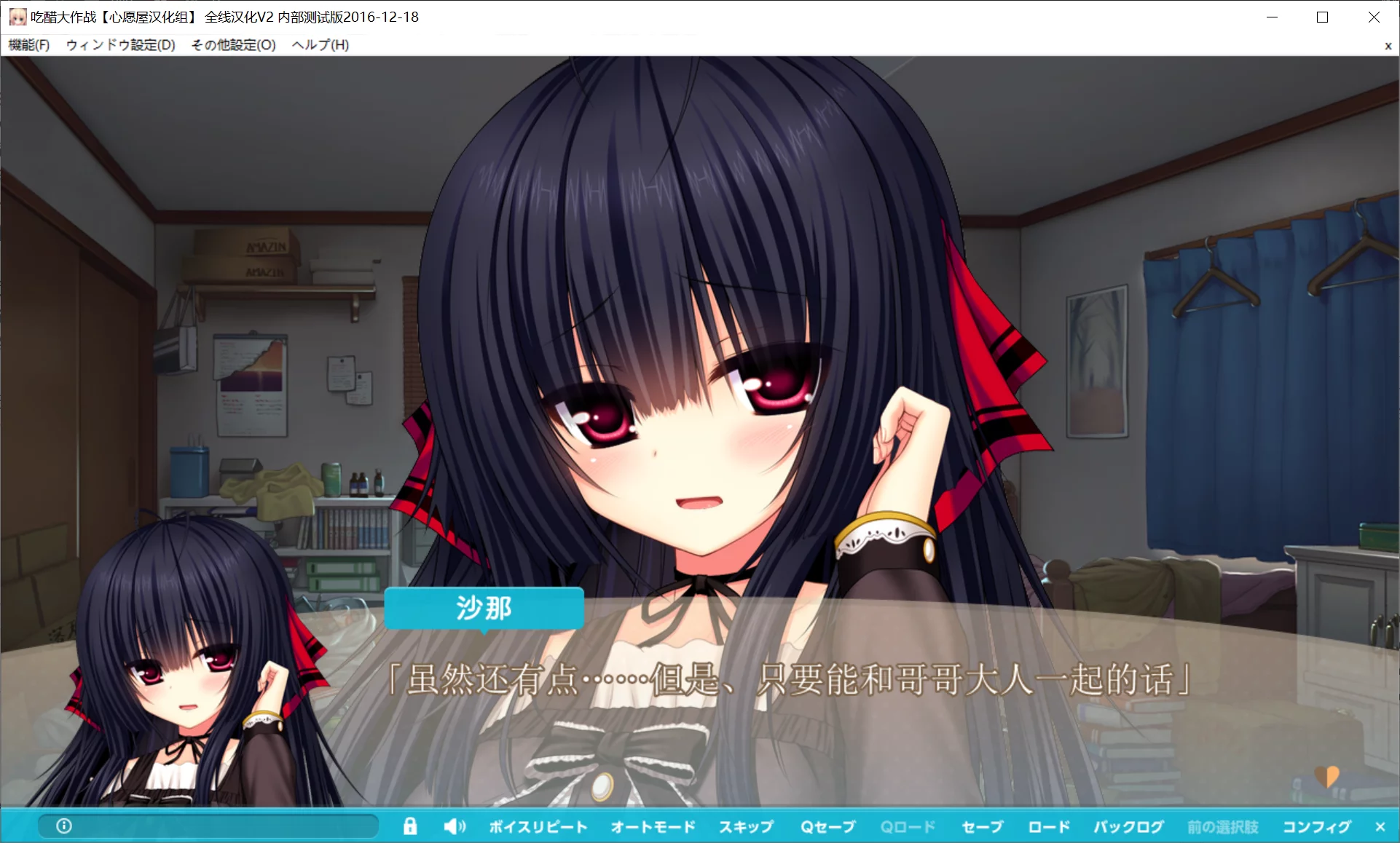Image resolution: width=1400 pixels, height=843 pixels.
Task: Trigger Qロード quick load
Action: click(x=908, y=826)
